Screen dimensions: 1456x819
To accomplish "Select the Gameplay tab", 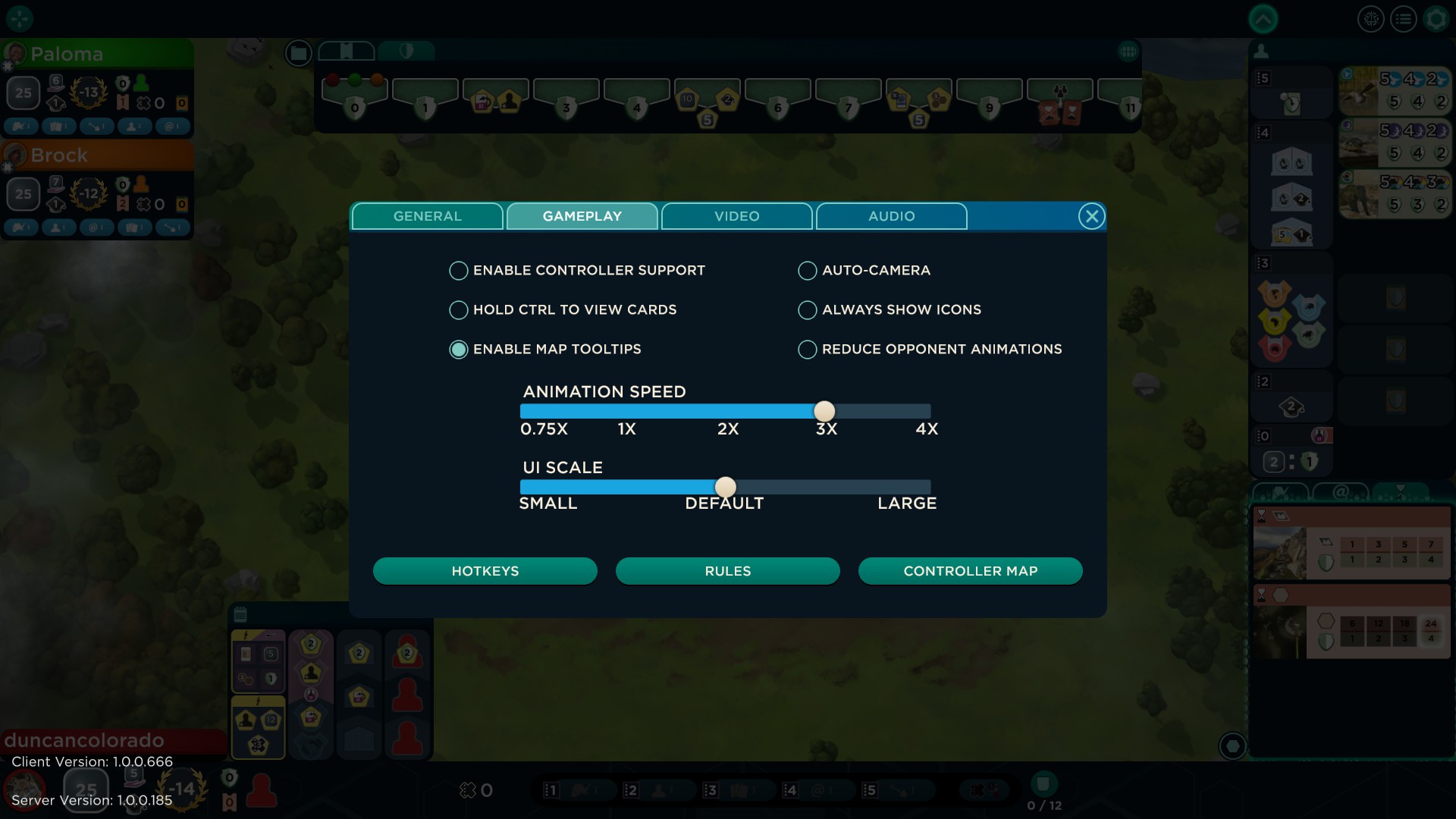I will [x=582, y=216].
